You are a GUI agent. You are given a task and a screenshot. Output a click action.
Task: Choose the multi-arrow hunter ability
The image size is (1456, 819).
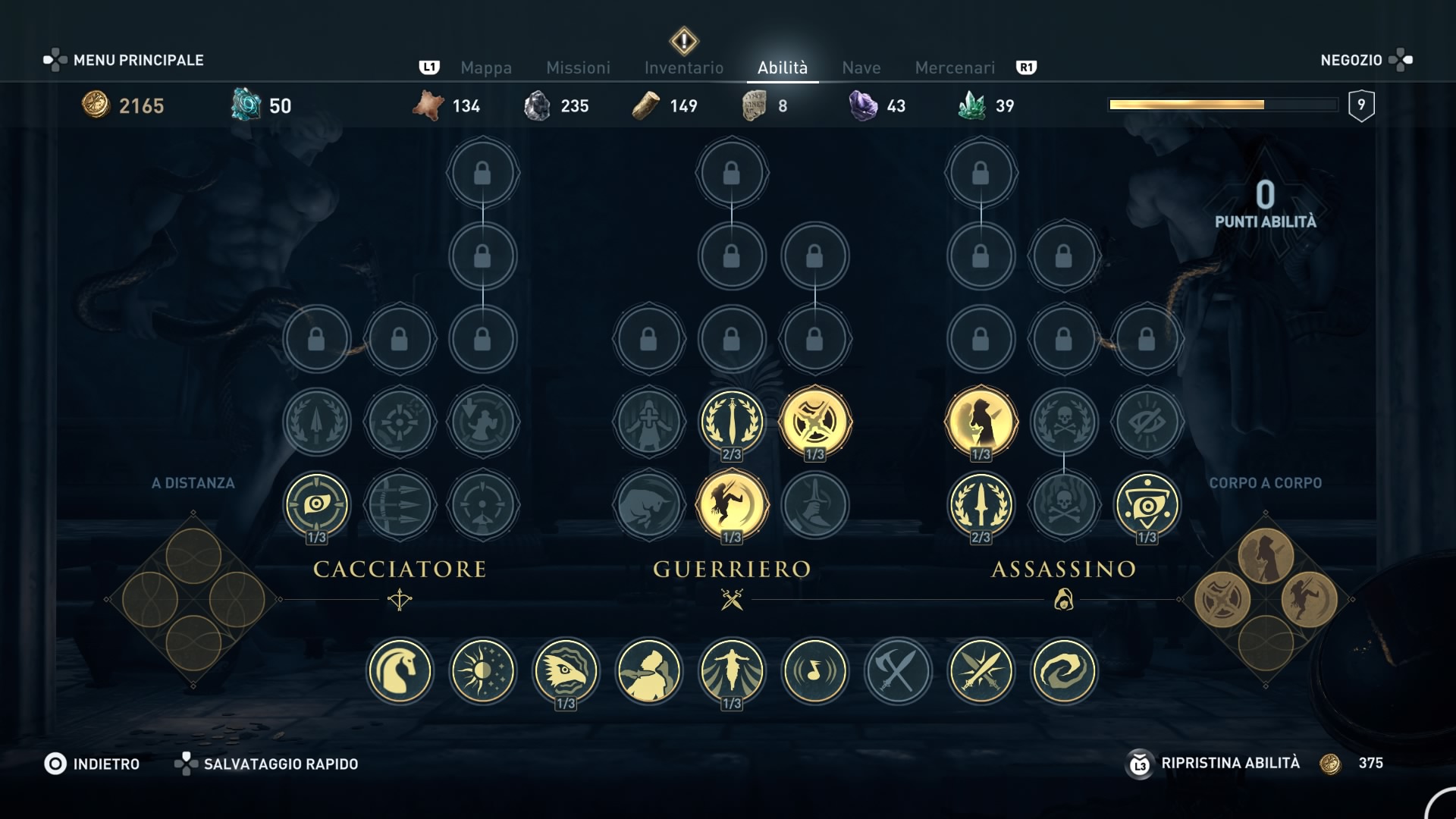400,505
